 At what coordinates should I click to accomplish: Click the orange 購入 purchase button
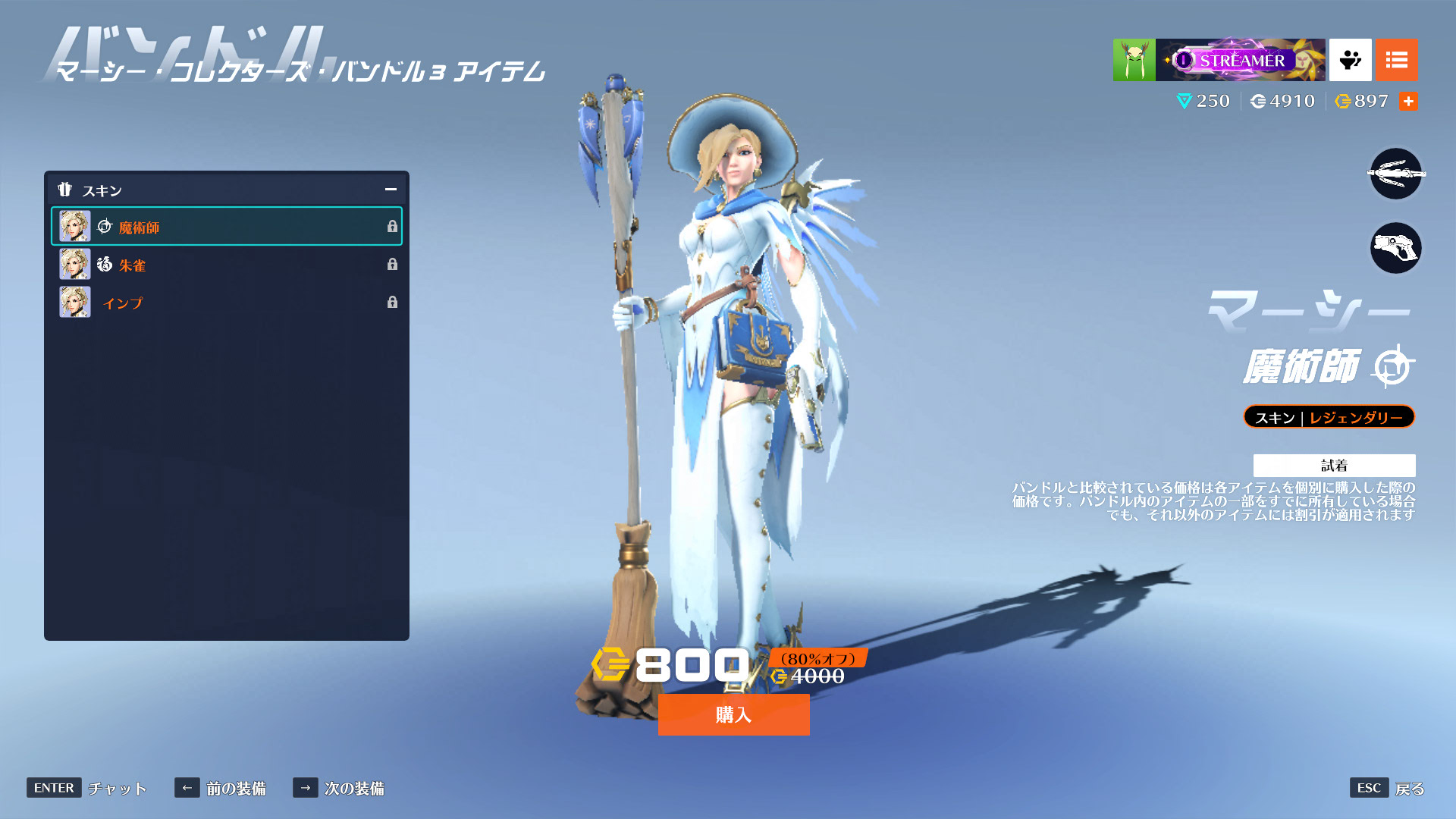(733, 714)
